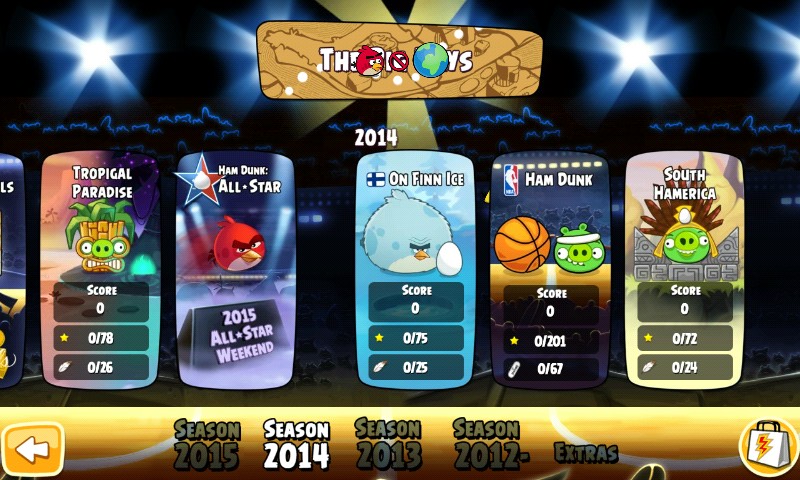
Task: Switch to the Season 2012- tab
Action: click(486, 444)
